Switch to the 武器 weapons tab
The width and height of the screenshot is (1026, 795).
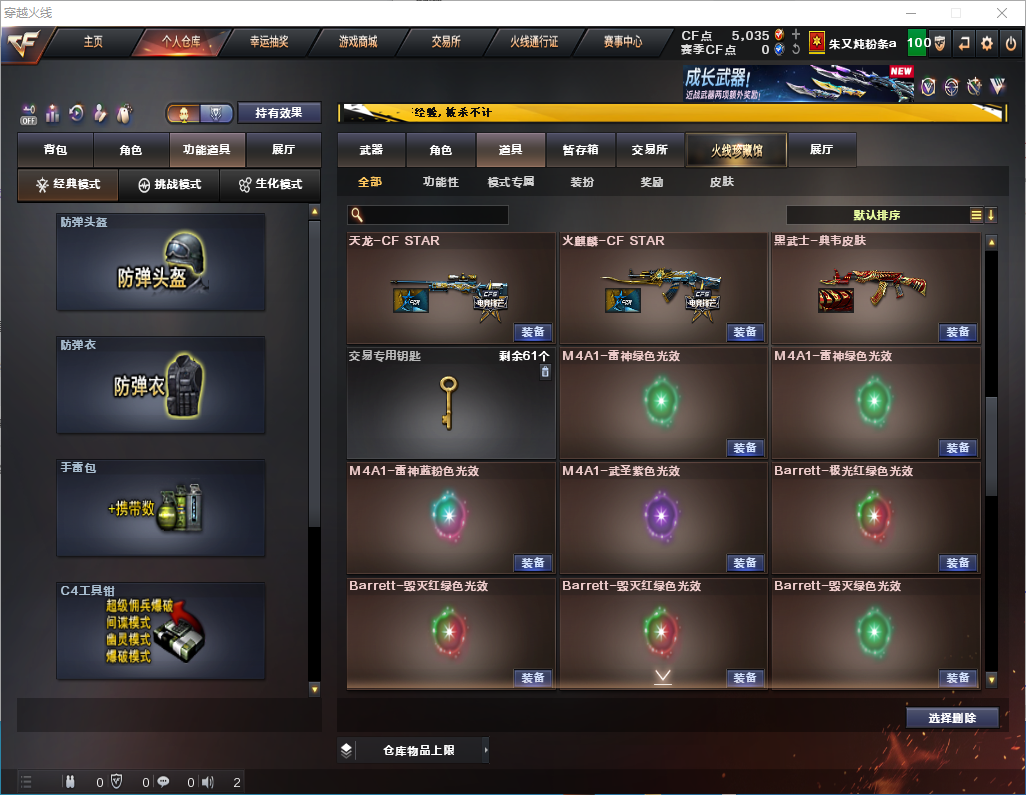[x=371, y=150]
